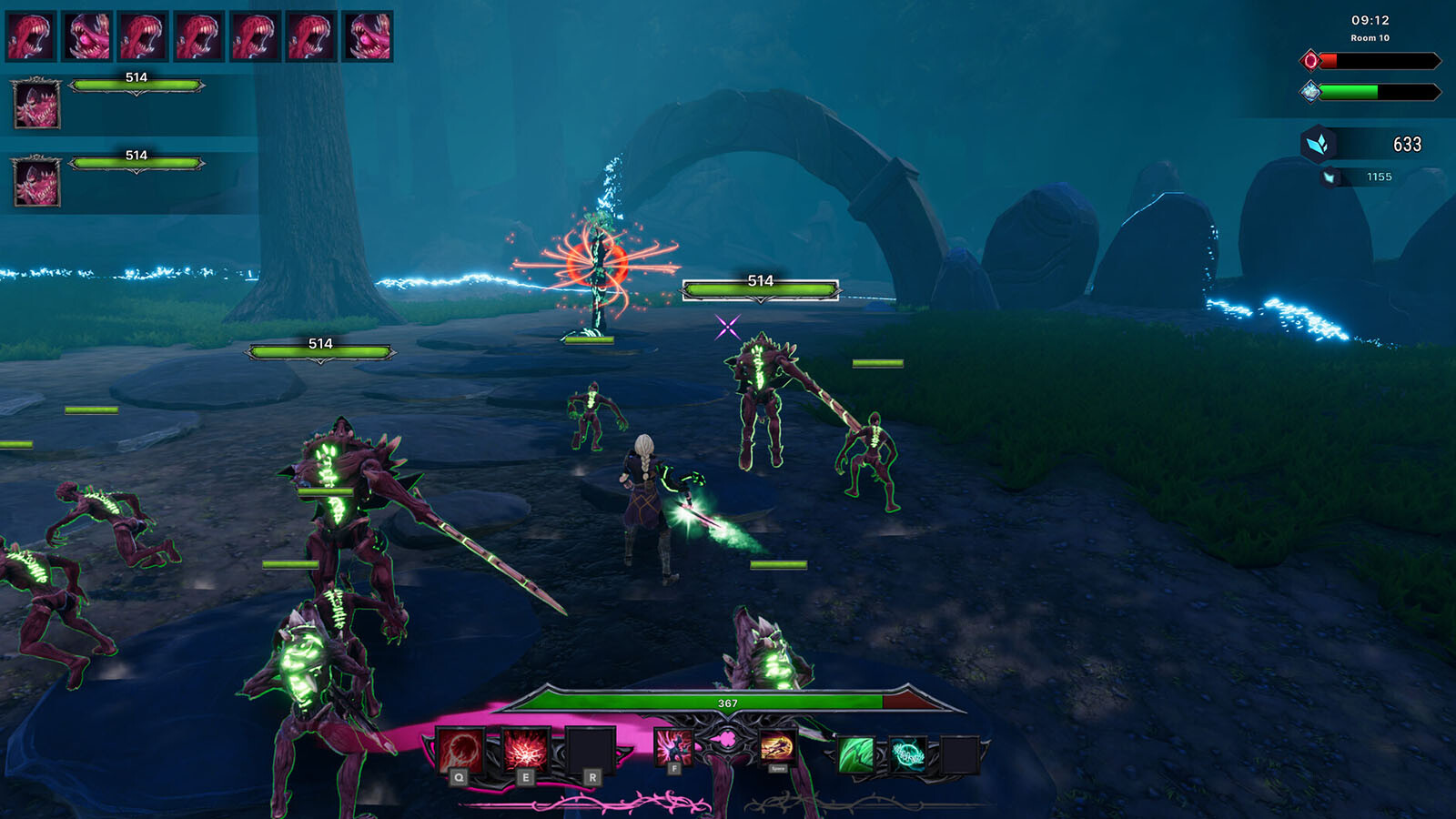Image resolution: width=1456 pixels, height=819 pixels.
Task: Select the upper spiked beast portrait frame
Action: [37, 104]
